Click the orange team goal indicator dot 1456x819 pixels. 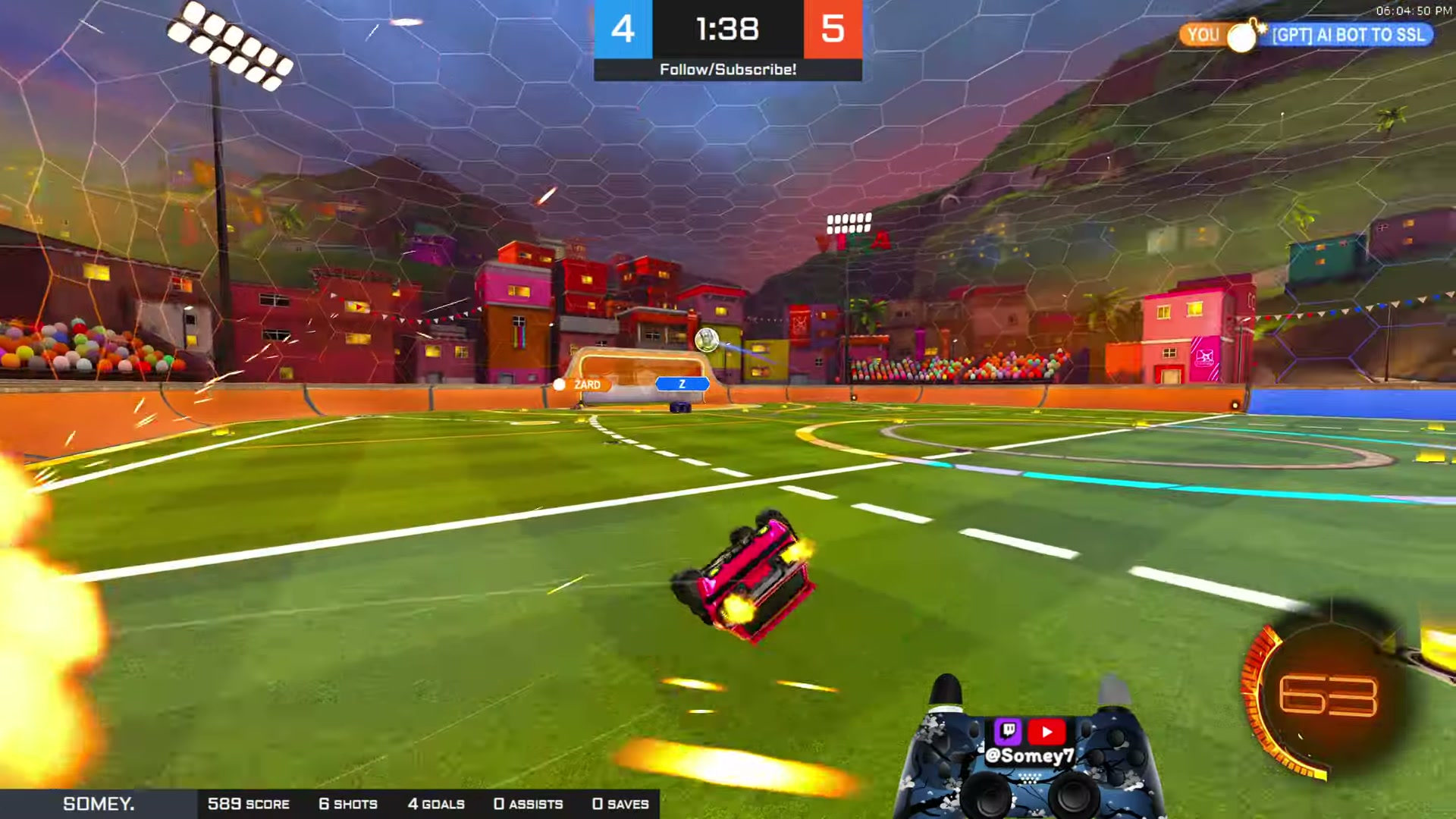[x=560, y=384]
